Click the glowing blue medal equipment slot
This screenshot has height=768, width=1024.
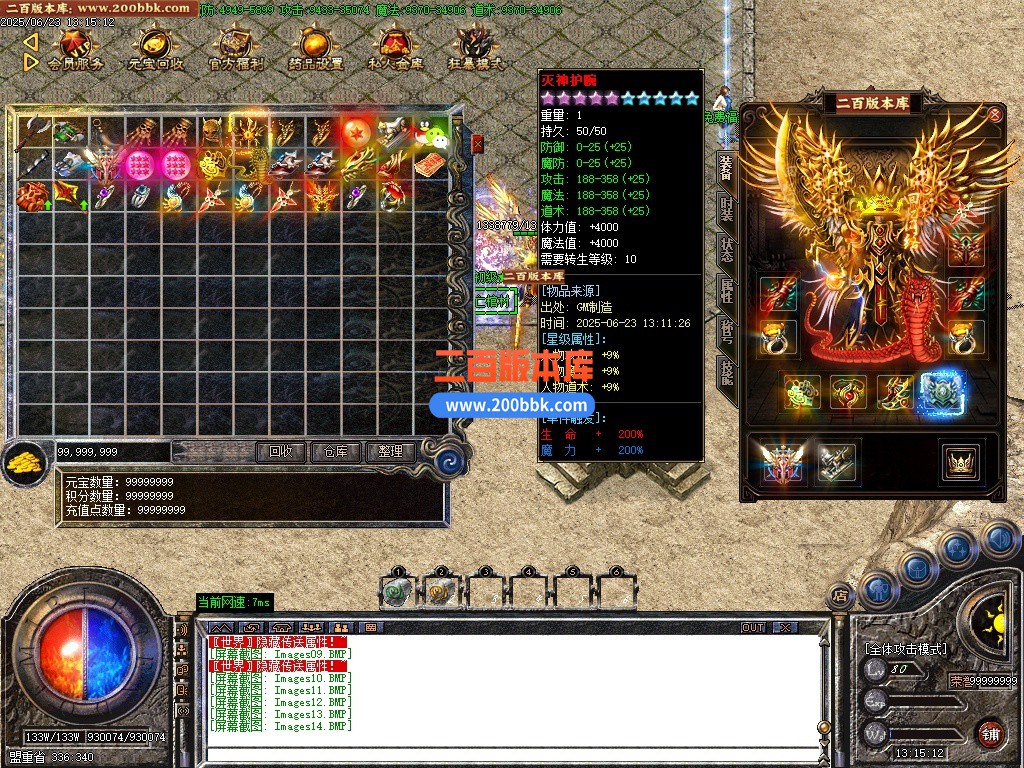click(940, 393)
